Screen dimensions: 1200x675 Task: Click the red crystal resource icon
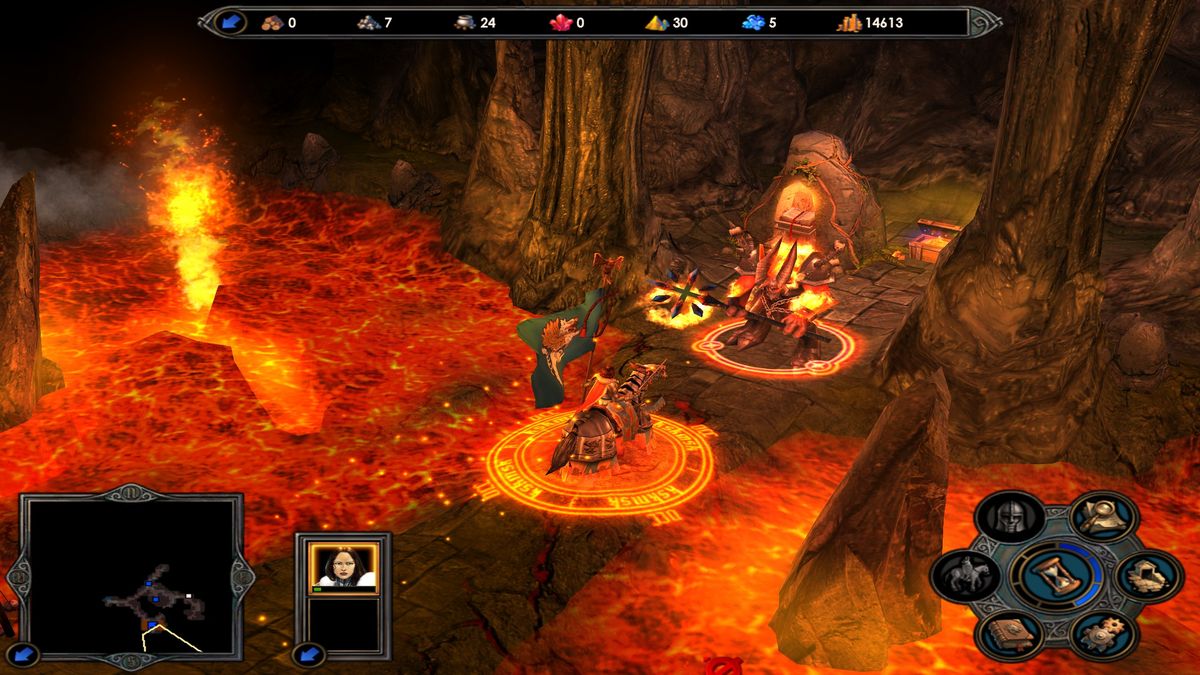(x=562, y=22)
